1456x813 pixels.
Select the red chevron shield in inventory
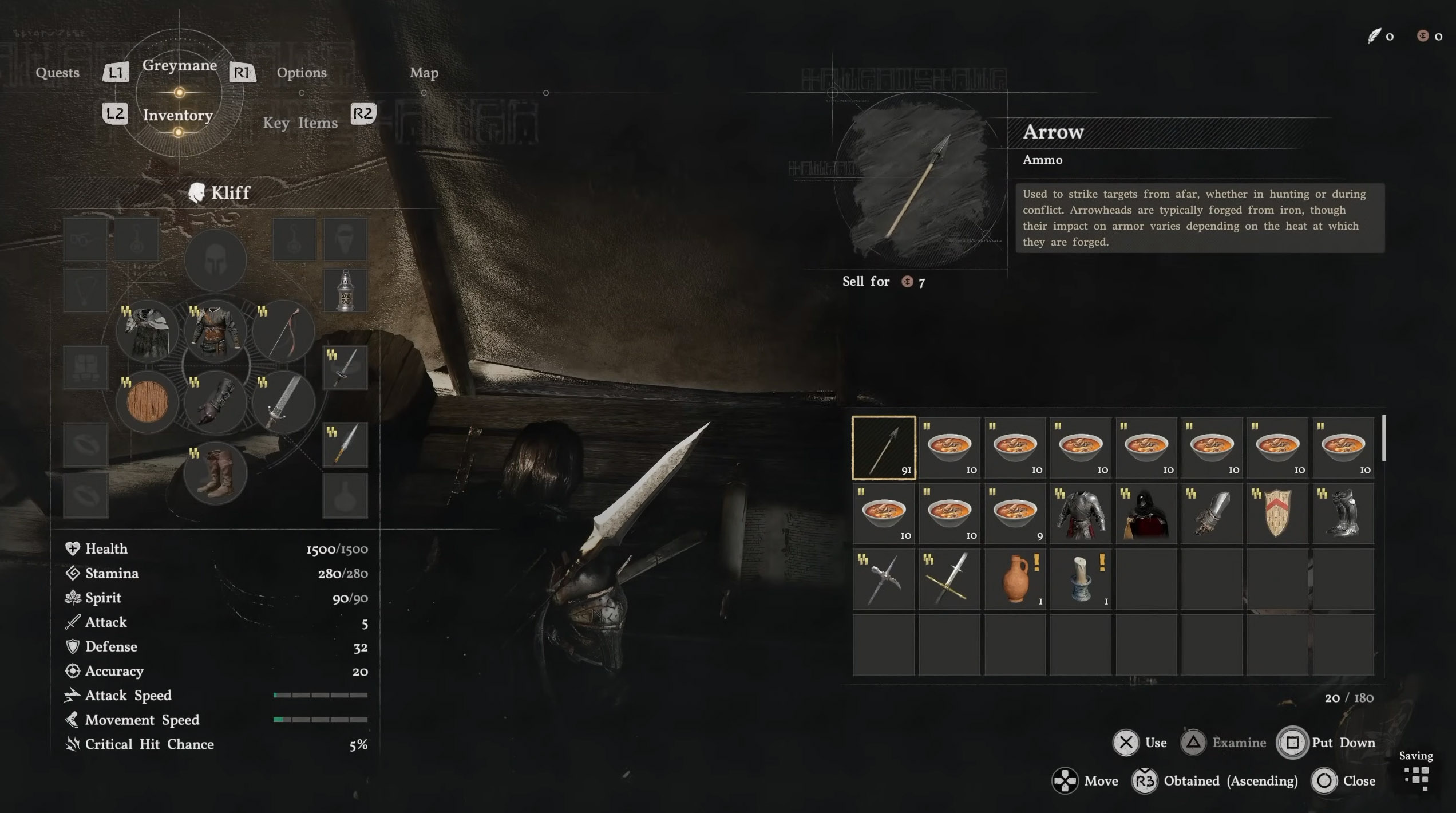coord(1277,514)
